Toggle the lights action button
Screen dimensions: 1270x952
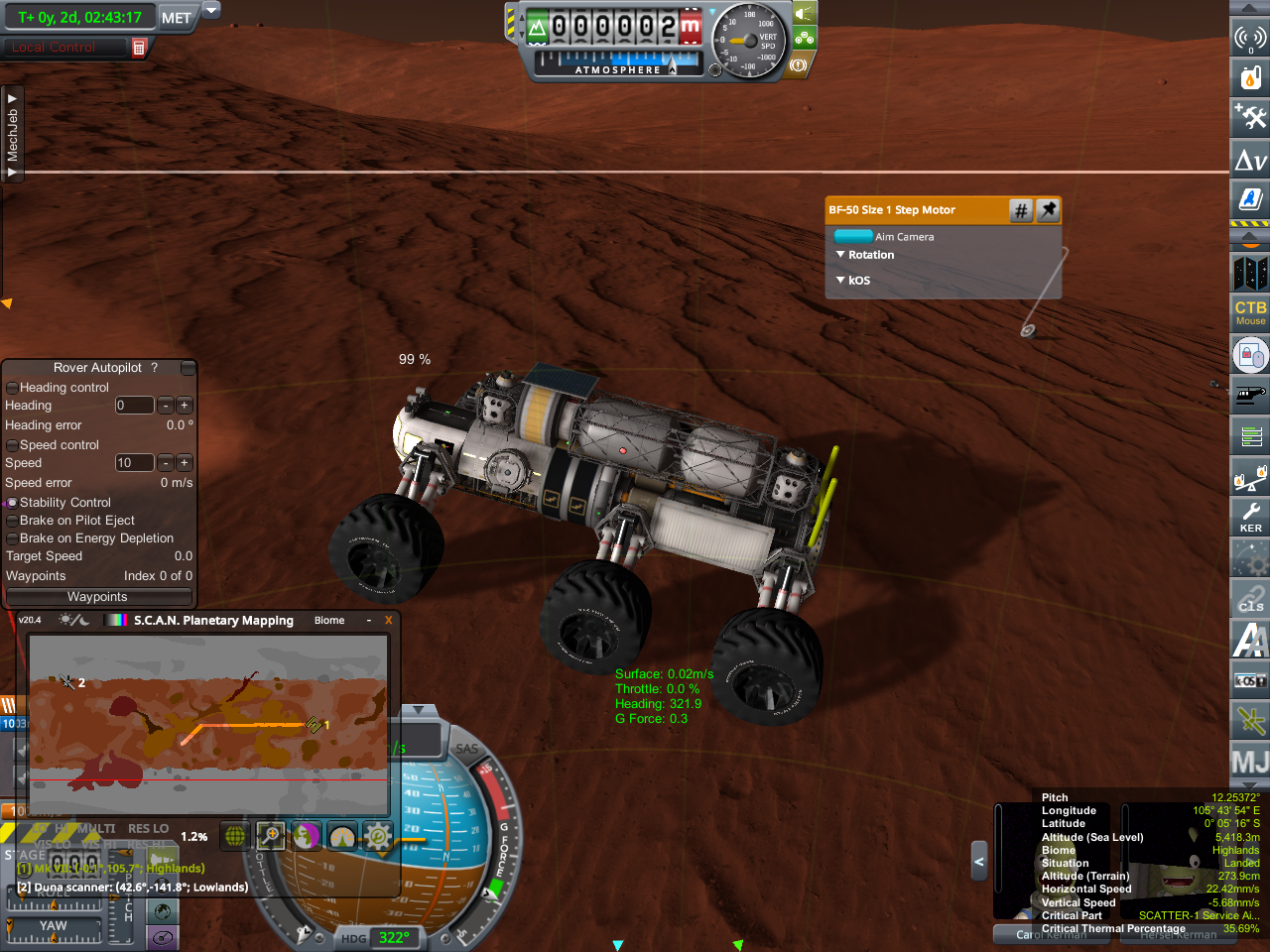click(804, 13)
